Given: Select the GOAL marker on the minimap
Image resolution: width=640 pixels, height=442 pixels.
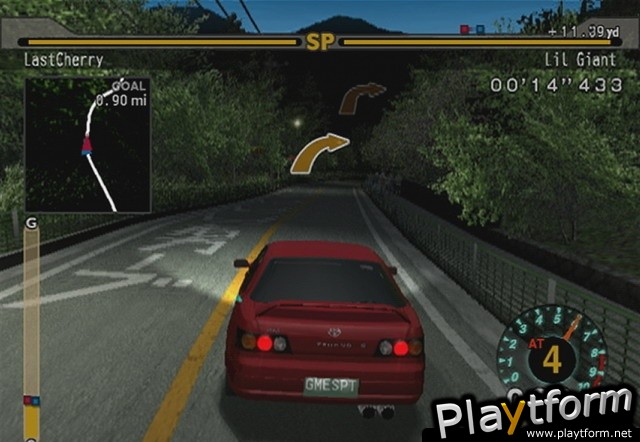Looking at the screenshot, I should pyautogui.click(x=121, y=87).
